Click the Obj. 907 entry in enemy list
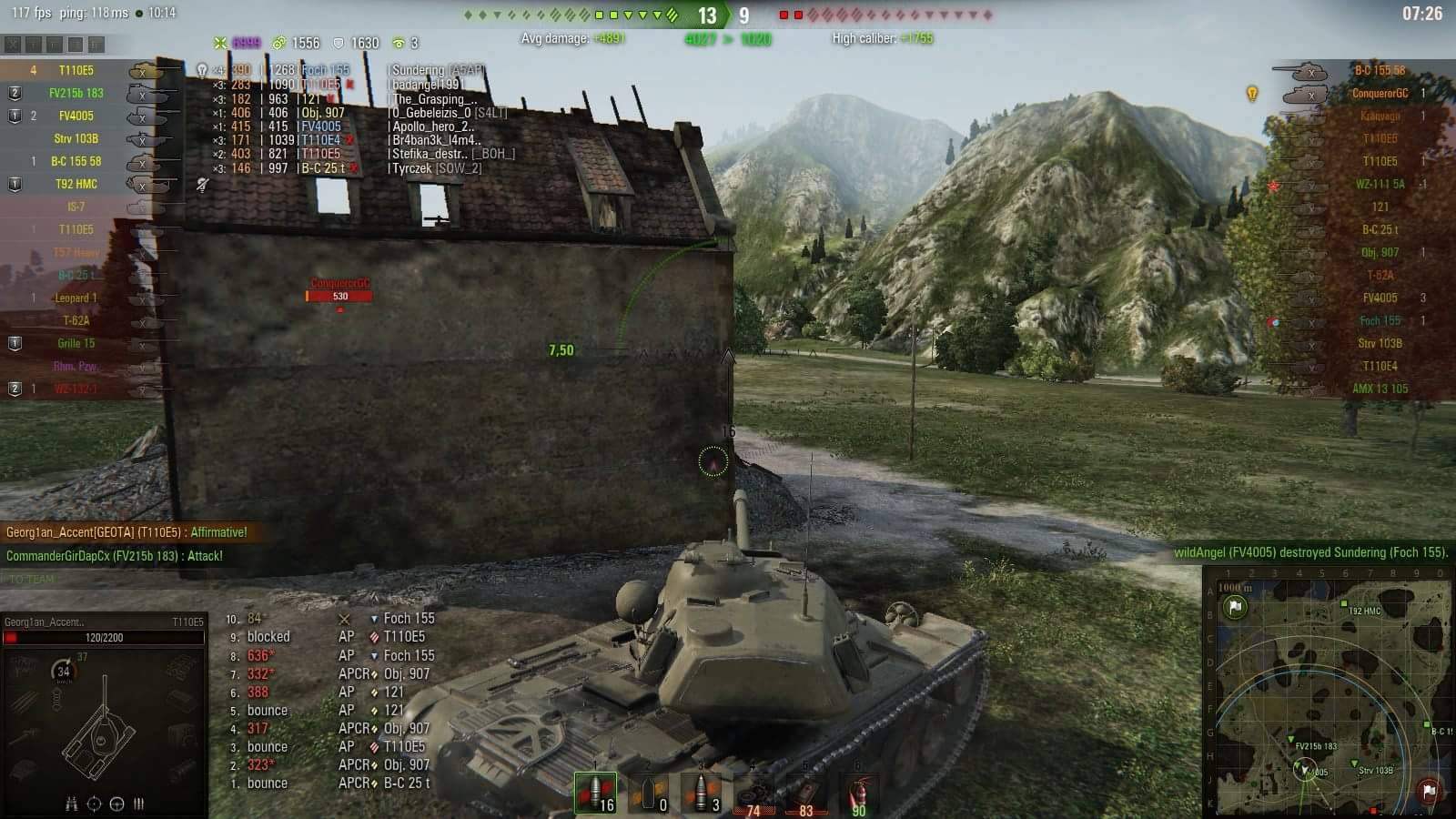The width and height of the screenshot is (1456, 819). 1380,252
